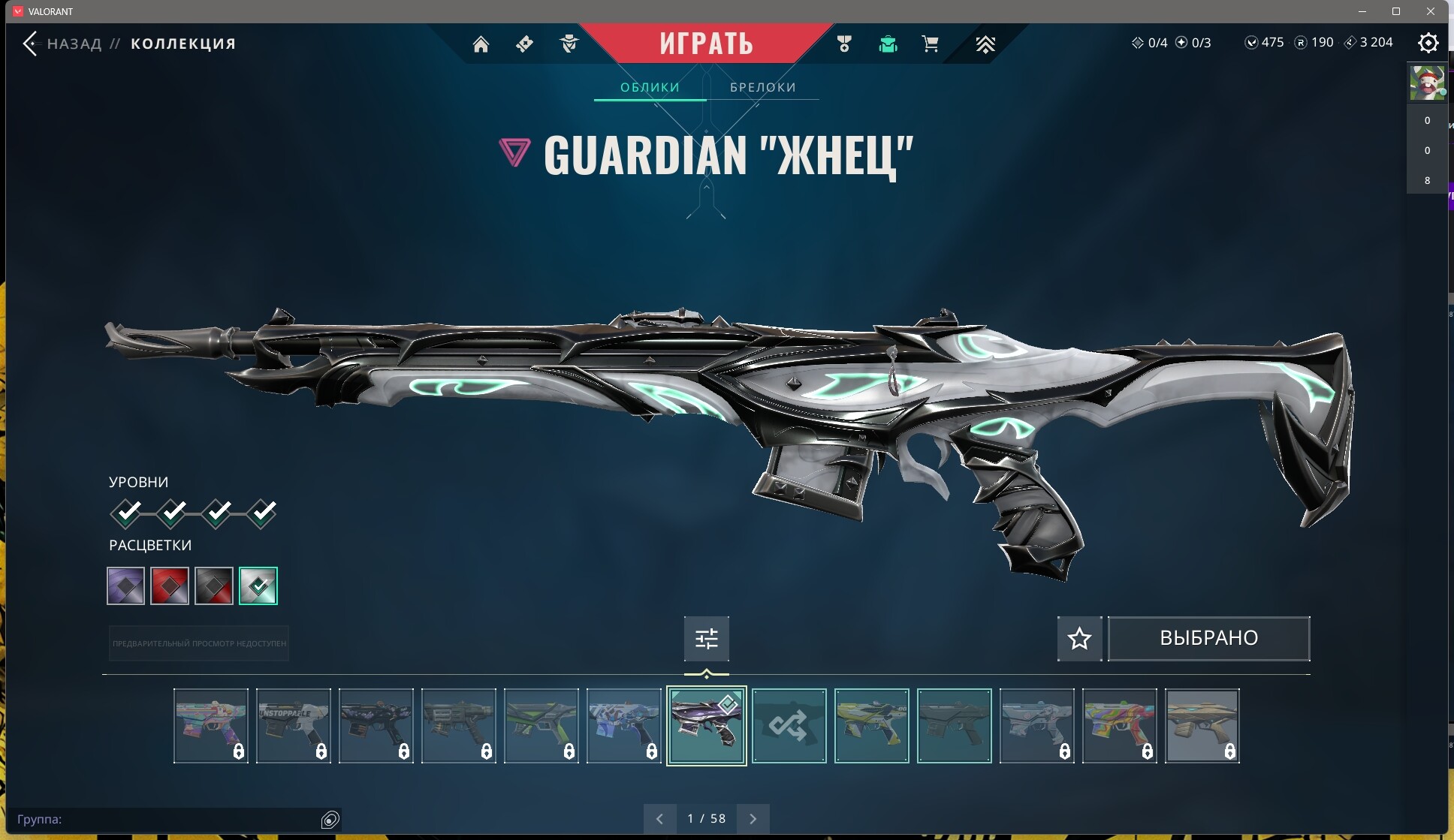This screenshot has height=840, width=1454.
Task: Close the VALORANT window
Action: pyautogui.click(x=1431, y=11)
